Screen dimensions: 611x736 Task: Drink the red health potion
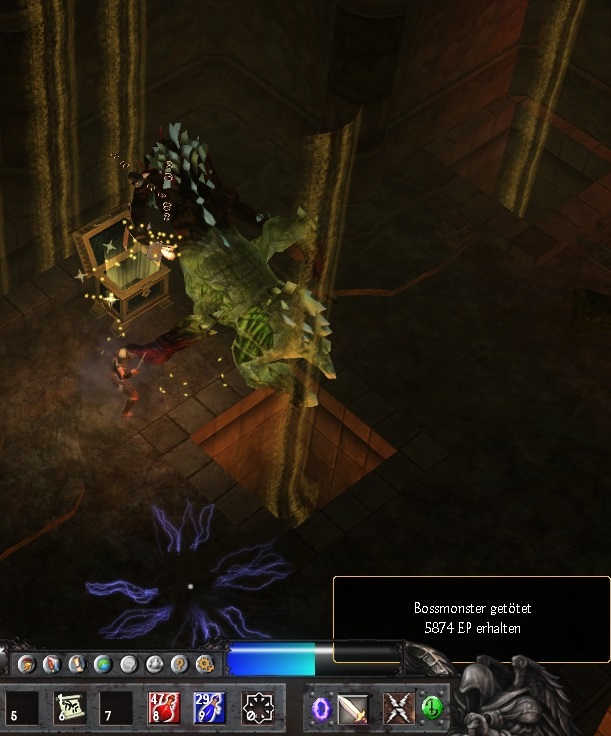164,708
